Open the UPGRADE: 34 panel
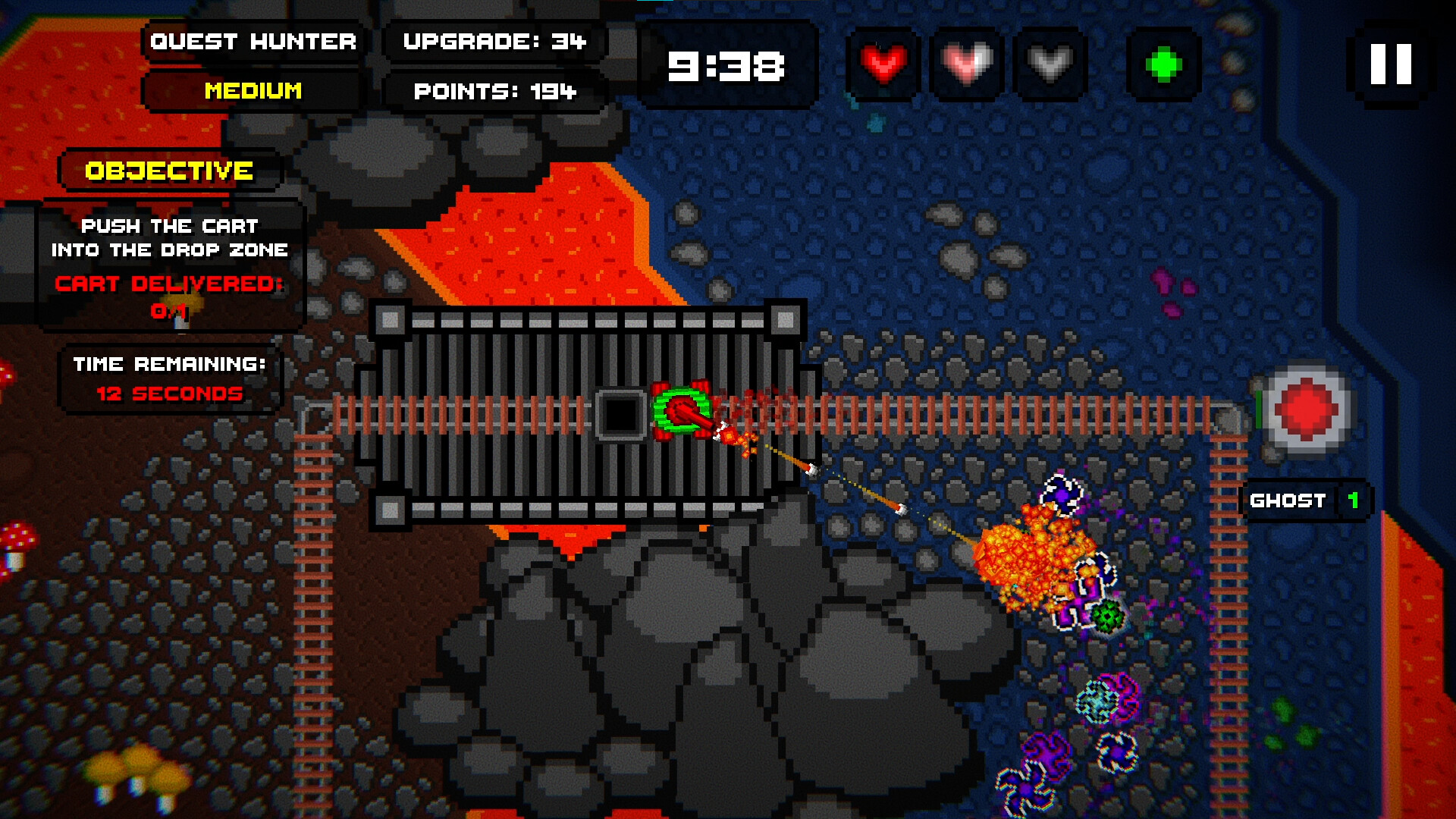Screen dimensions: 1456x819 click(494, 42)
